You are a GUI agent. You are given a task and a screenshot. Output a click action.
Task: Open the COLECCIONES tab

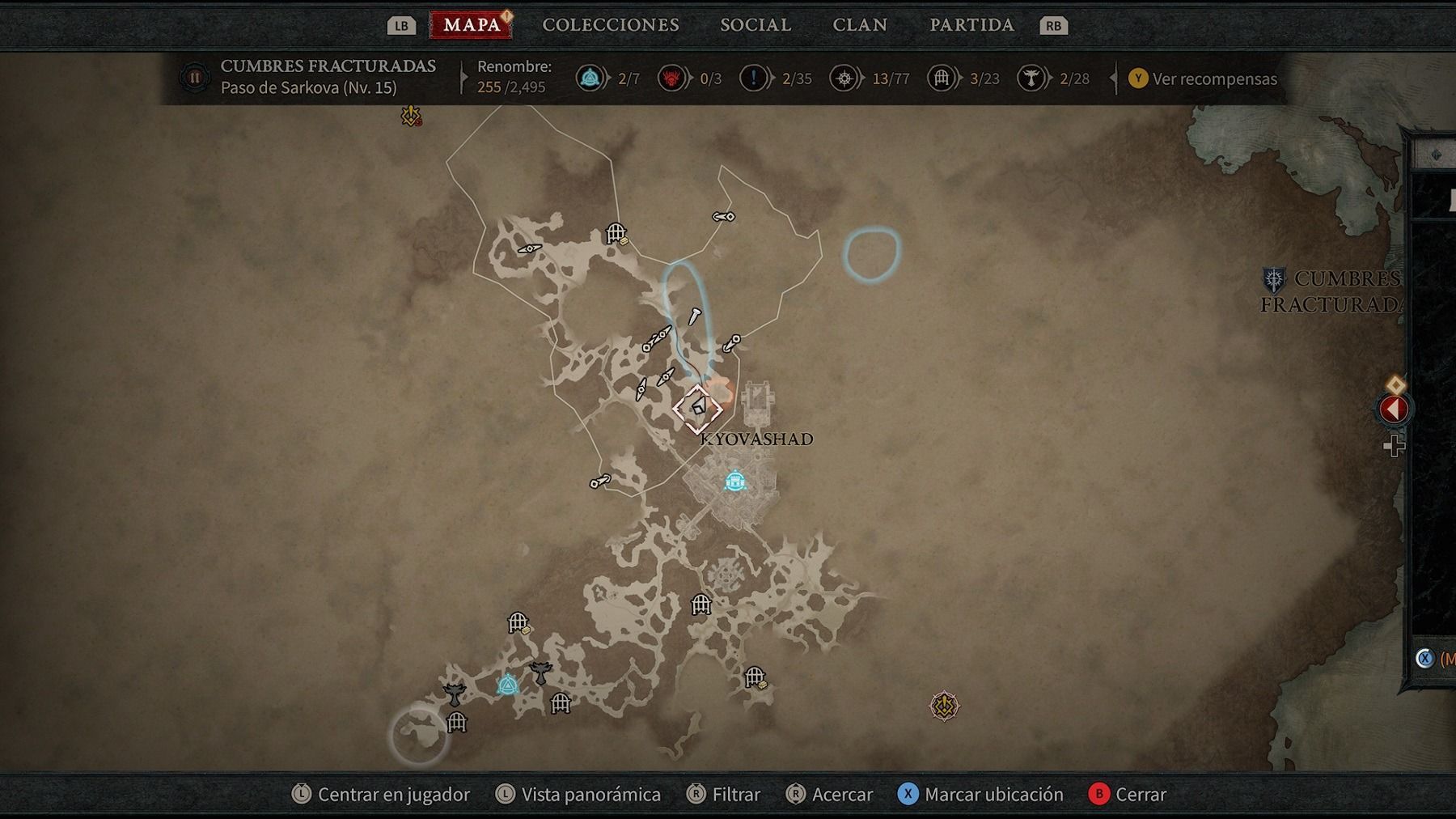coord(610,25)
